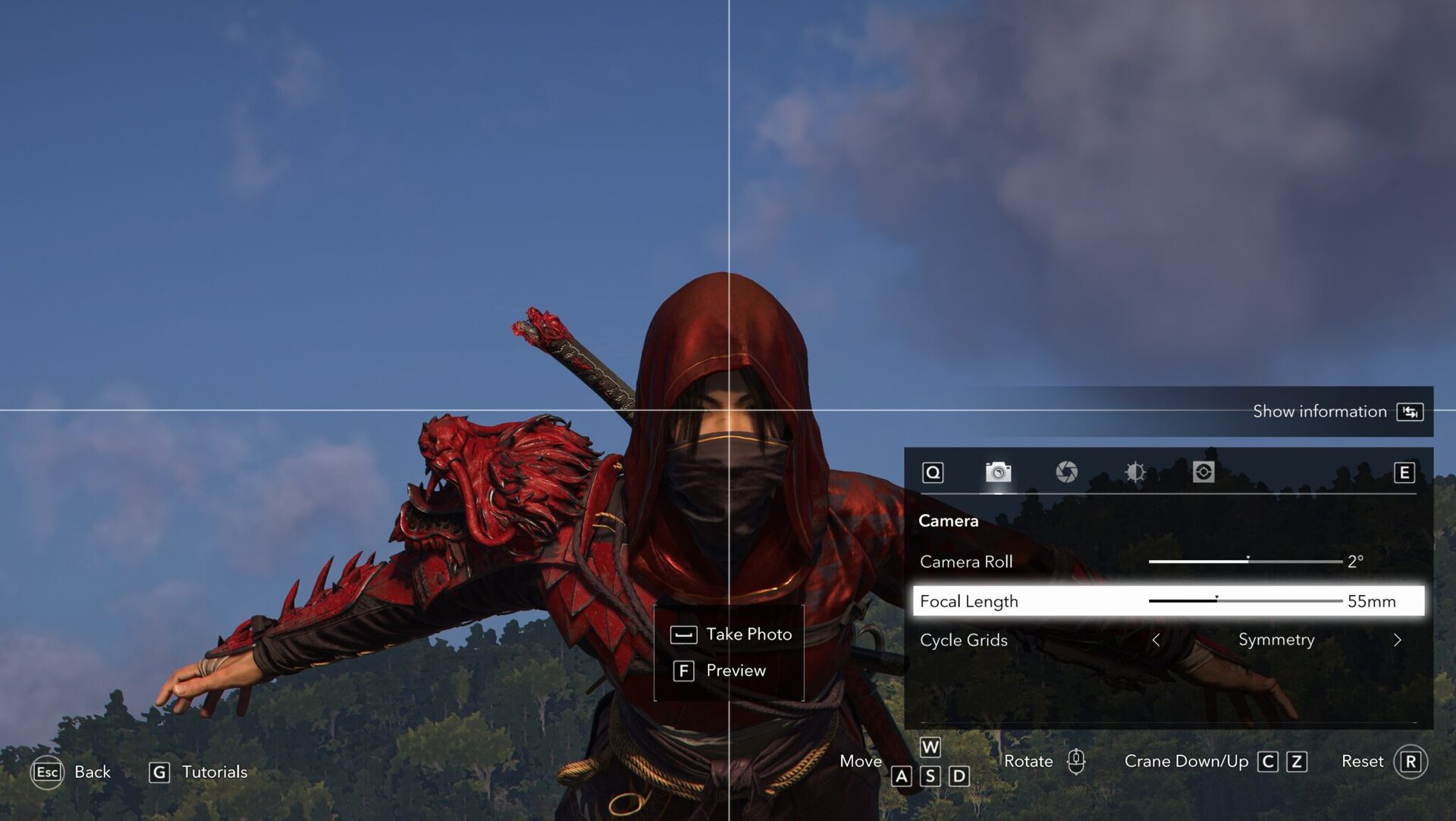This screenshot has height=821, width=1456.
Task: Select the Symmetry grid option
Action: pyautogui.click(x=1277, y=640)
